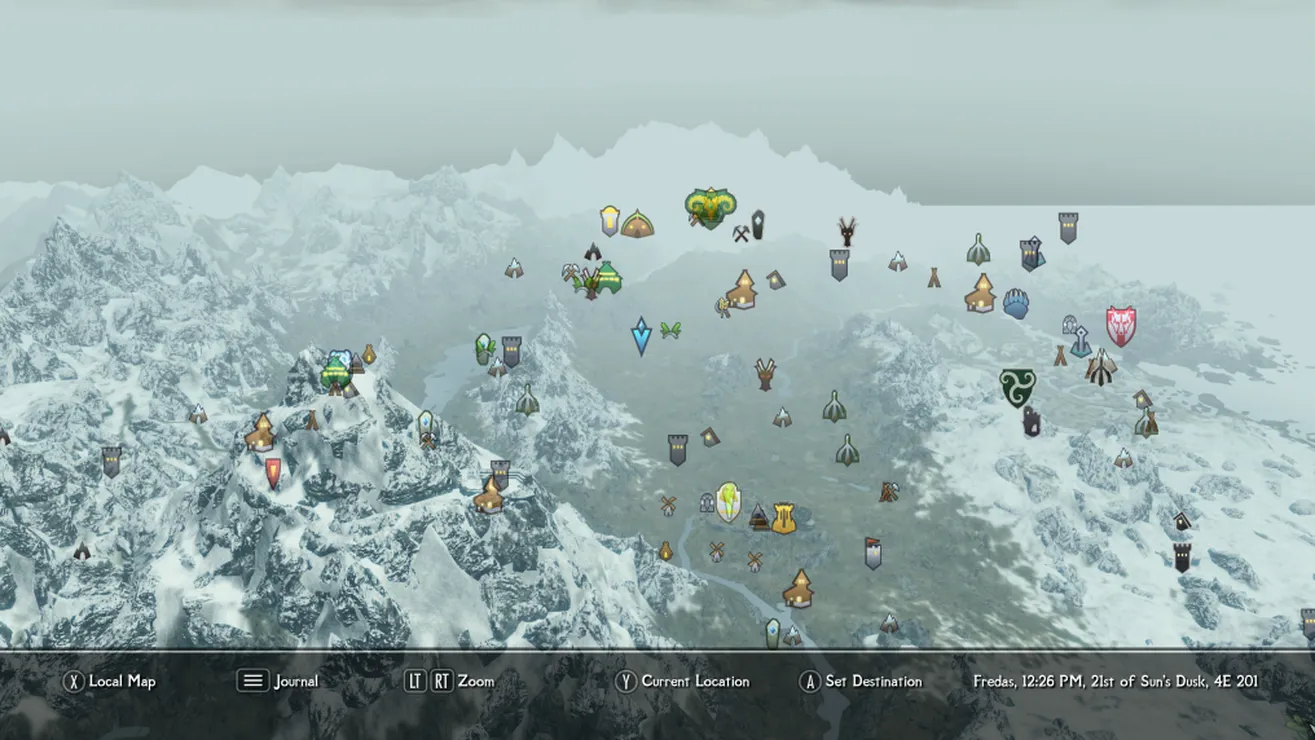Select the black dragon head lair marker
Image resolution: width=1315 pixels, height=740 pixels.
pyautogui.click(x=847, y=231)
